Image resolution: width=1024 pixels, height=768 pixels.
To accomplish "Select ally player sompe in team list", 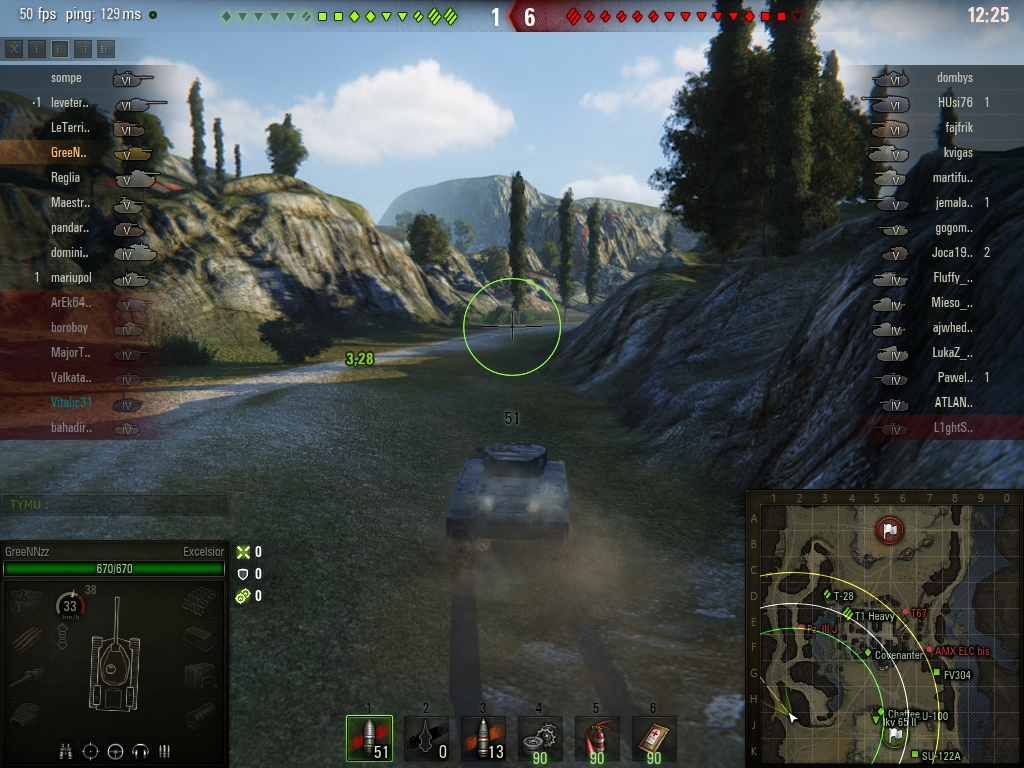I will click(x=66, y=78).
